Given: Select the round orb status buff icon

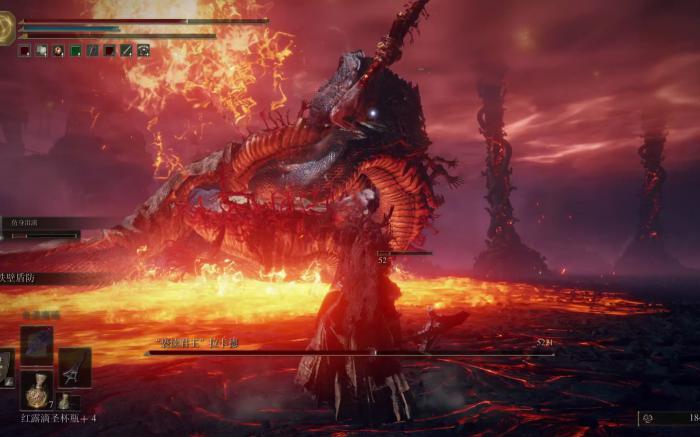Looking at the screenshot, I should 58,50.
